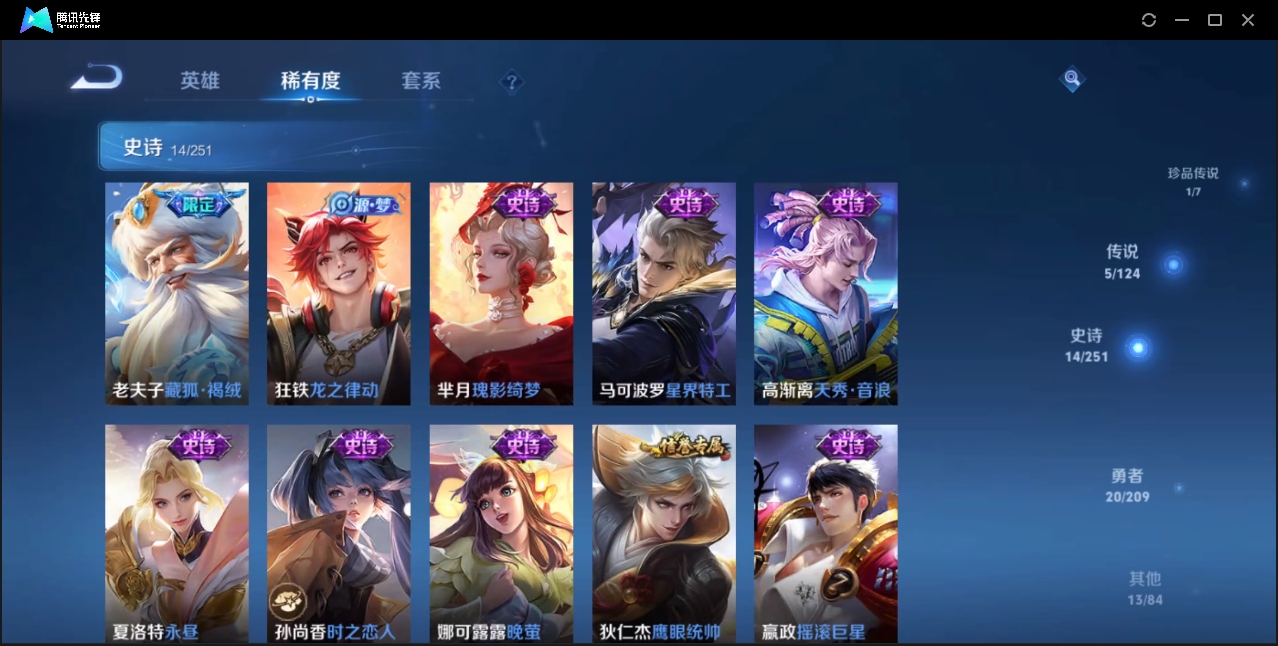The width and height of the screenshot is (1278, 646).
Task: View the 高渐离 天秀·音浪 skin card
Action: (825, 293)
